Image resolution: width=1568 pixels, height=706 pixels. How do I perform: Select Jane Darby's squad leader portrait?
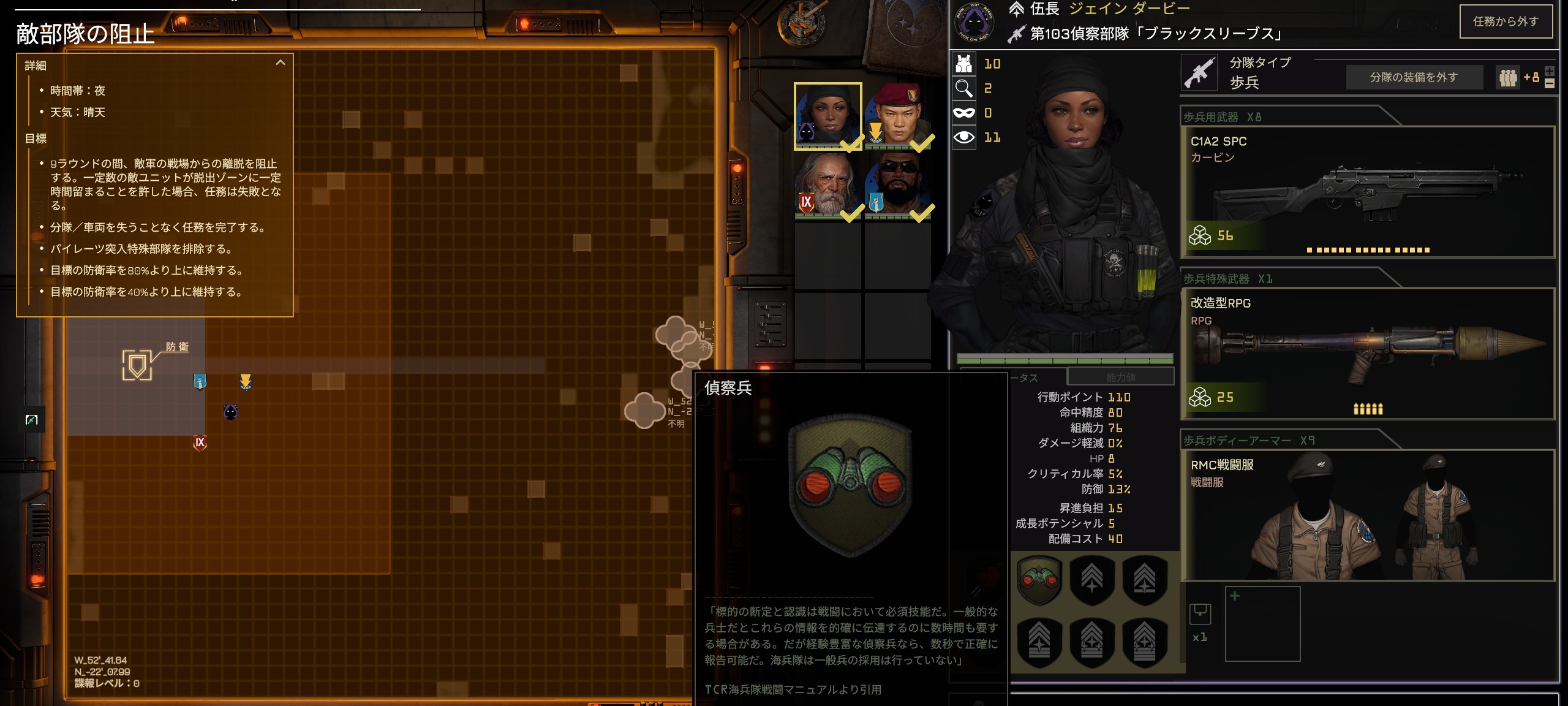coord(827,116)
